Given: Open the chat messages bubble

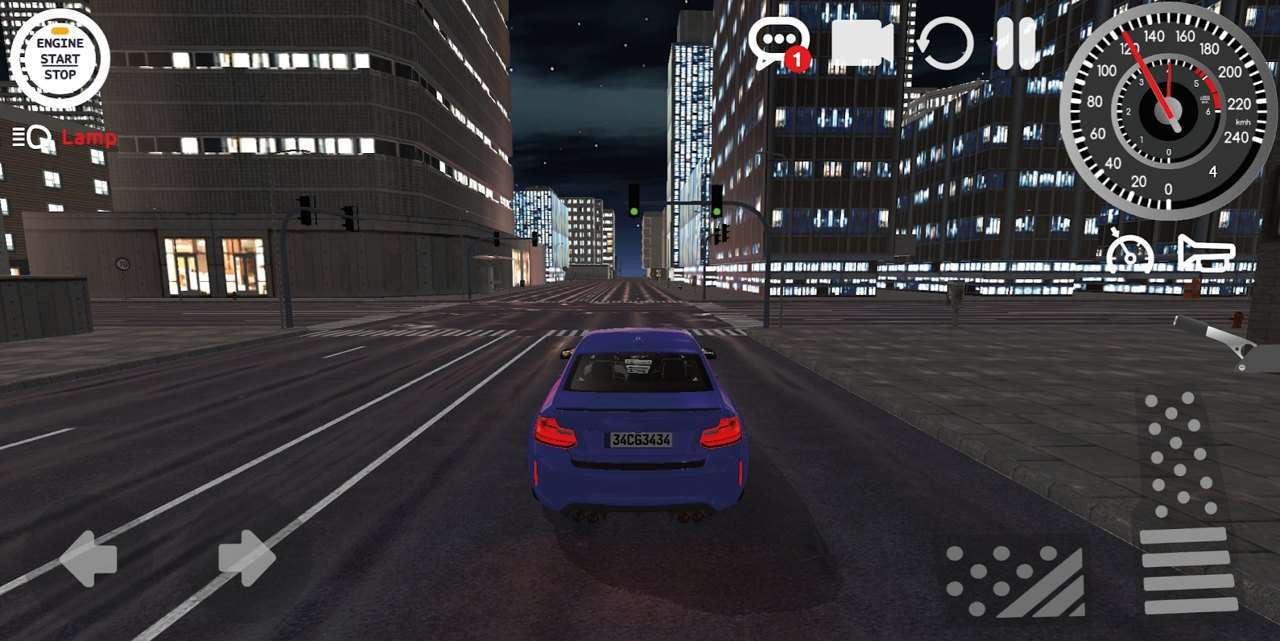Looking at the screenshot, I should [x=777, y=43].
